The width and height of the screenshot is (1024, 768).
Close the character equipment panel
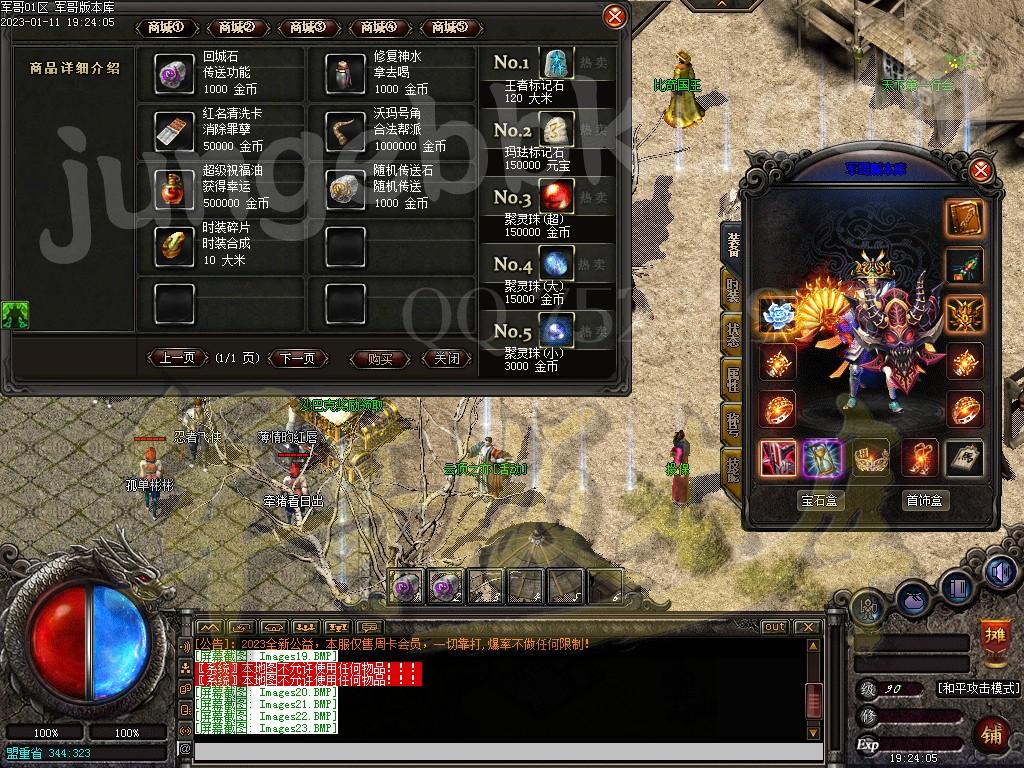tap(981, 170)
